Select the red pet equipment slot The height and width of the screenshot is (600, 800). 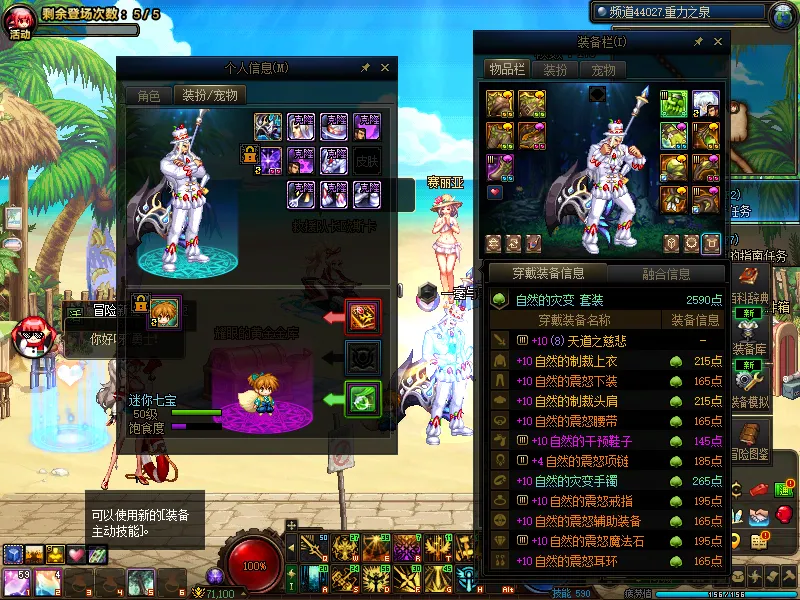coord(362,317)
